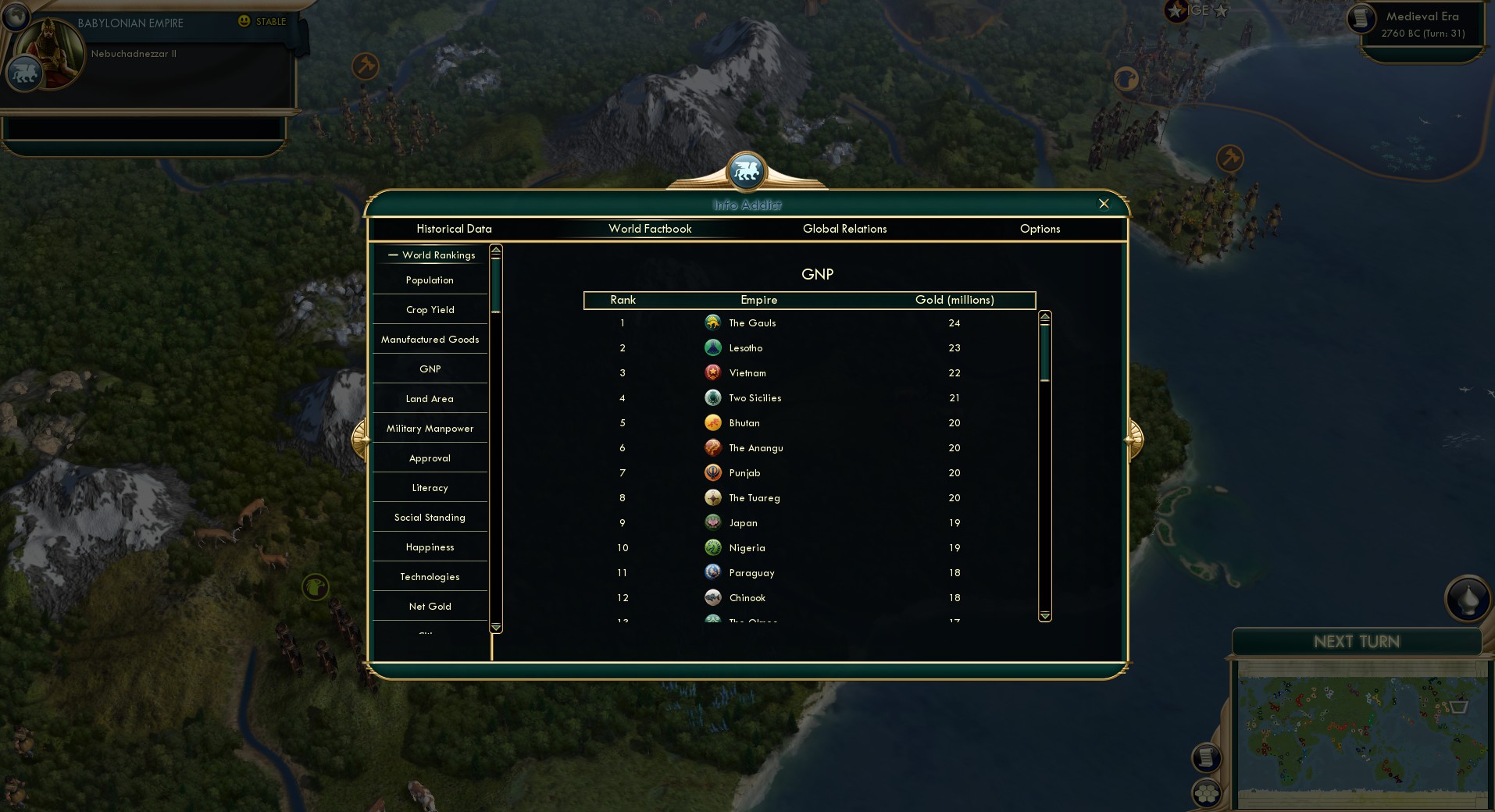Click the Medieval Era icon at top right
The height and width of the screenshot is (812, 1495).
point(1361,18)
